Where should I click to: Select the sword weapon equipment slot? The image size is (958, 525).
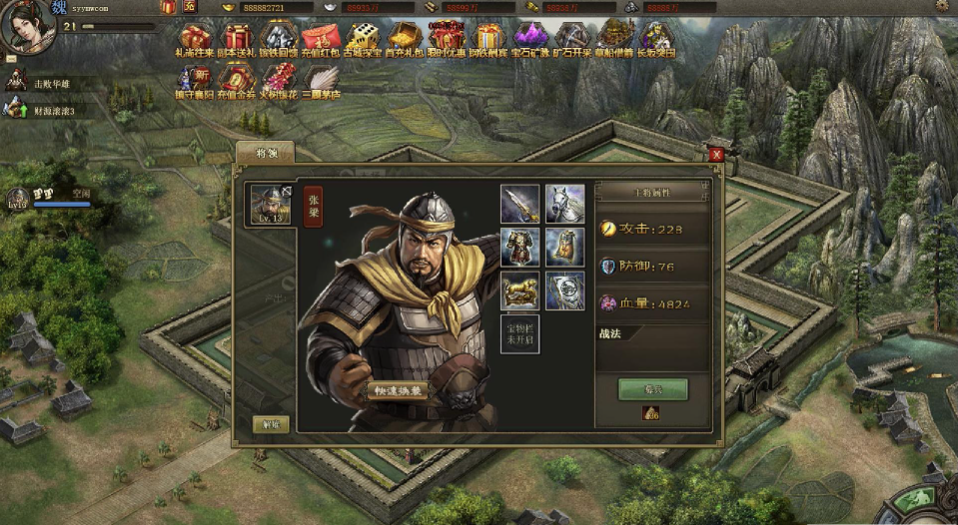pyautogui.click(x=520, y=203)
